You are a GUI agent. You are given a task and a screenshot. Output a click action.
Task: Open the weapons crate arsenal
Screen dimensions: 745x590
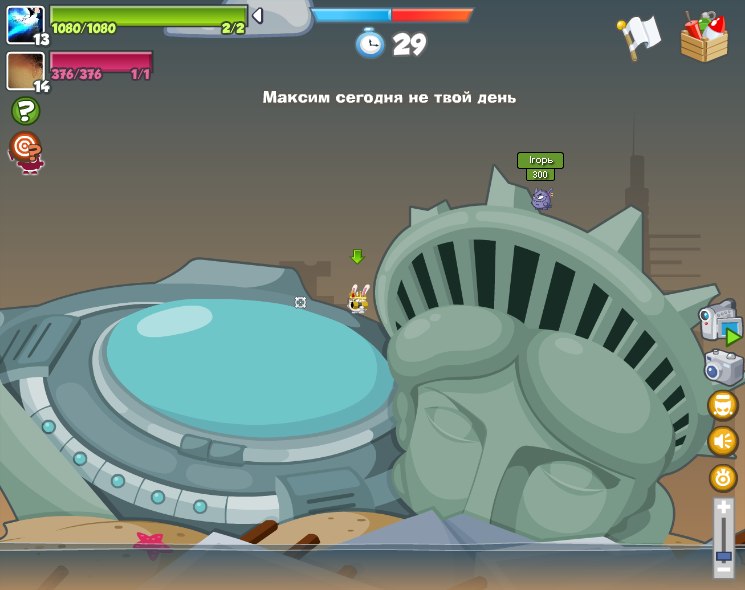(x=704, y=37)
